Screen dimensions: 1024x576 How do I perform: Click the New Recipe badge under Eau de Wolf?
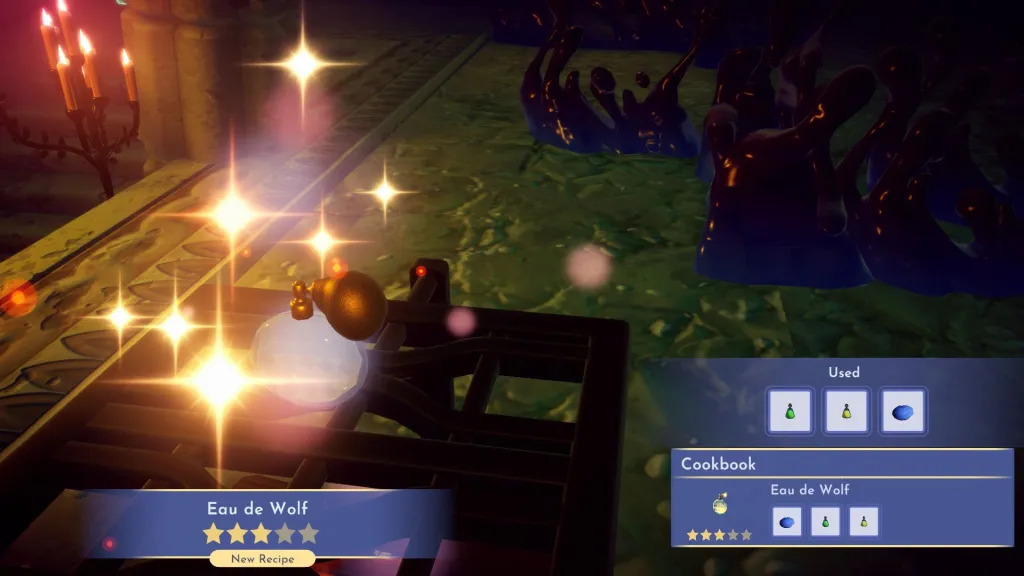pos(262,559)
